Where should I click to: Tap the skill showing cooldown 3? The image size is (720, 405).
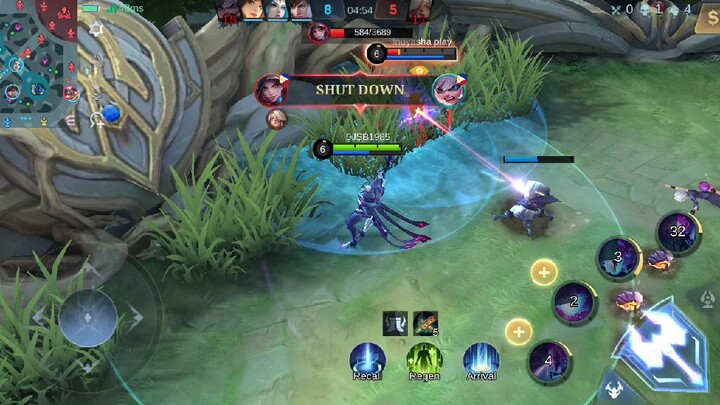coord(618,258)
